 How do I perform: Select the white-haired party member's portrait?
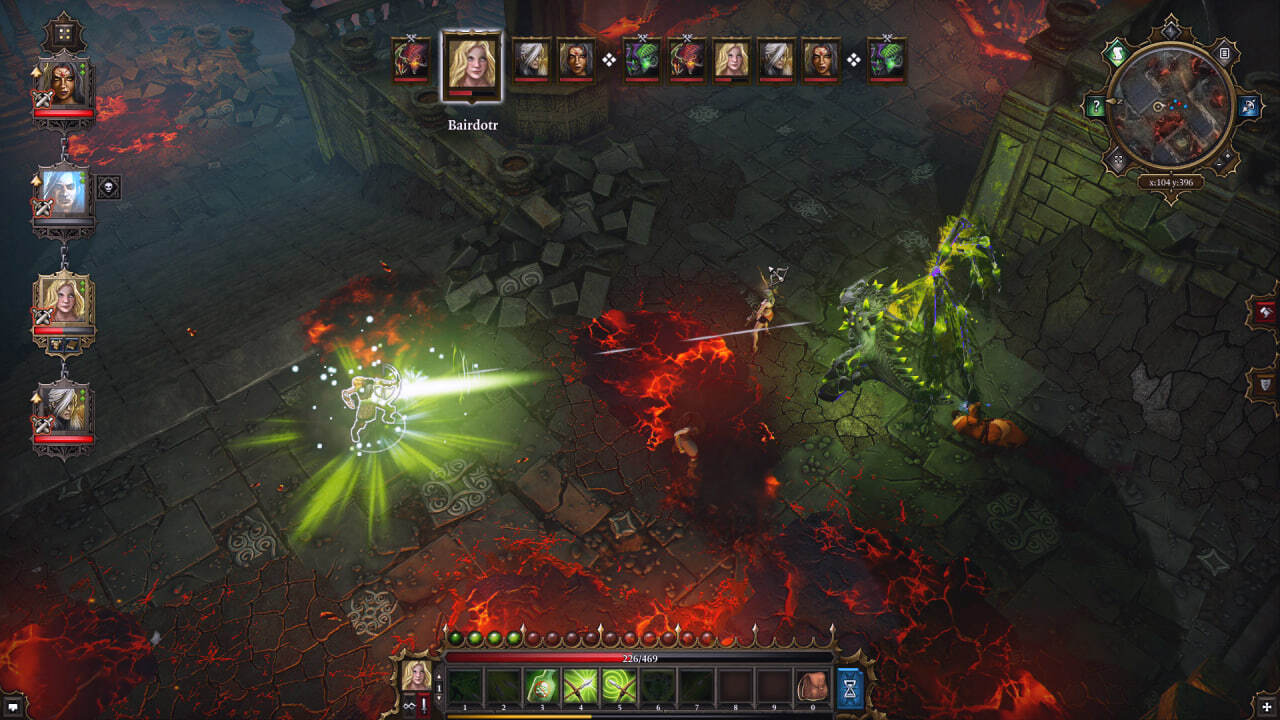pos(64,410)
